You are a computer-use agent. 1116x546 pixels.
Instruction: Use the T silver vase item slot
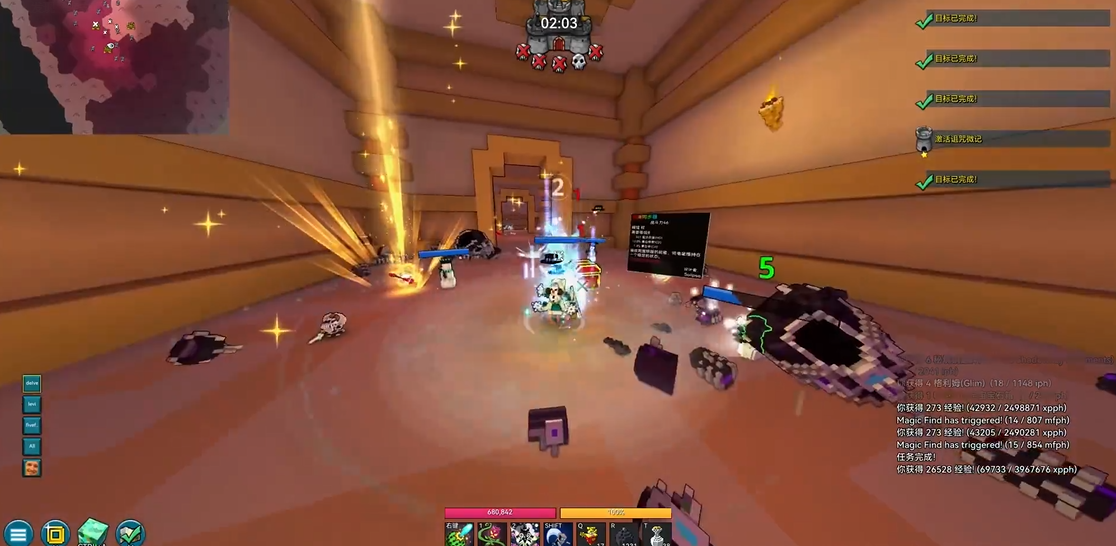coord(656,534)
